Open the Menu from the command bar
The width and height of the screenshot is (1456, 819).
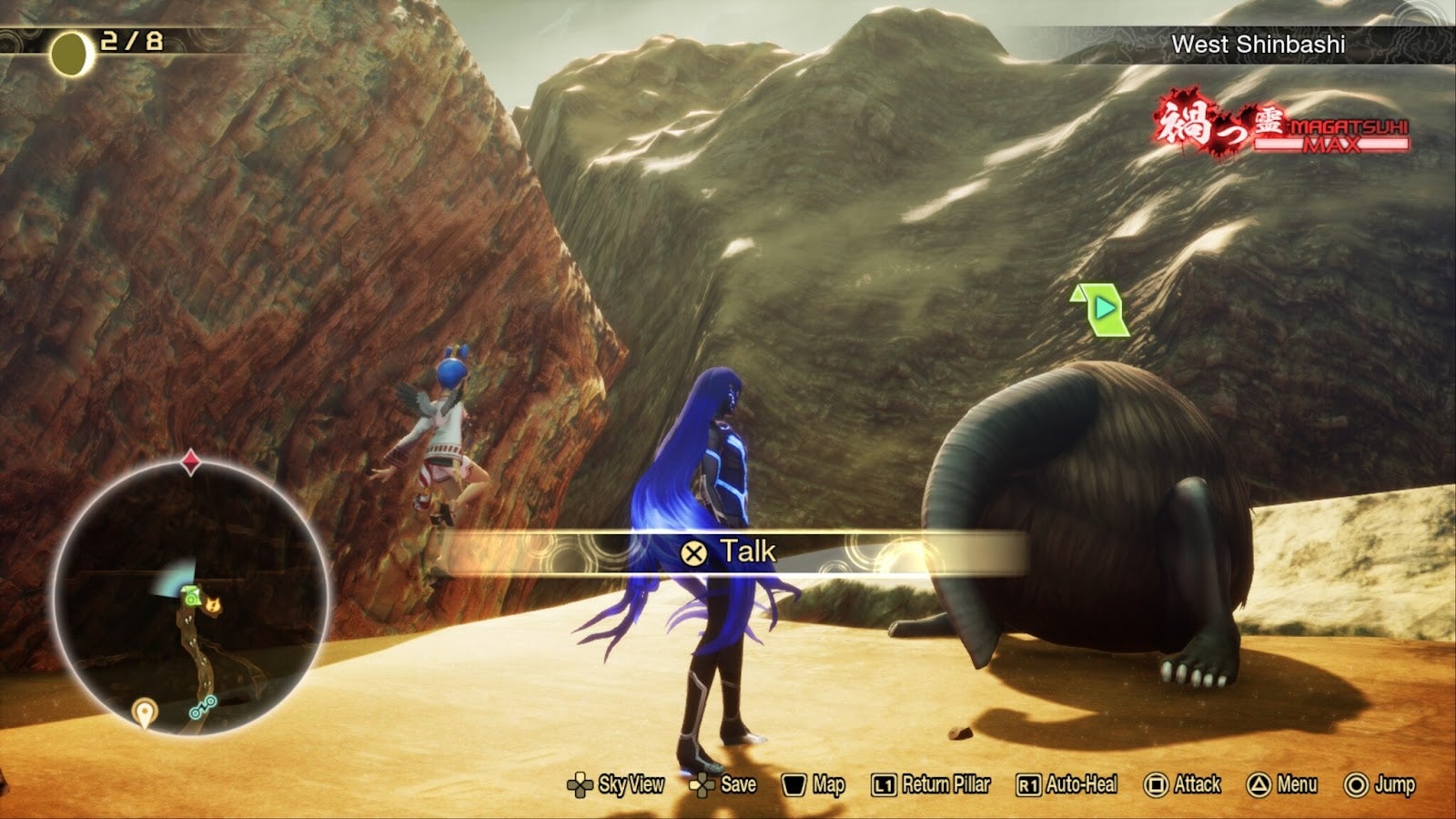coord(1282,784)
